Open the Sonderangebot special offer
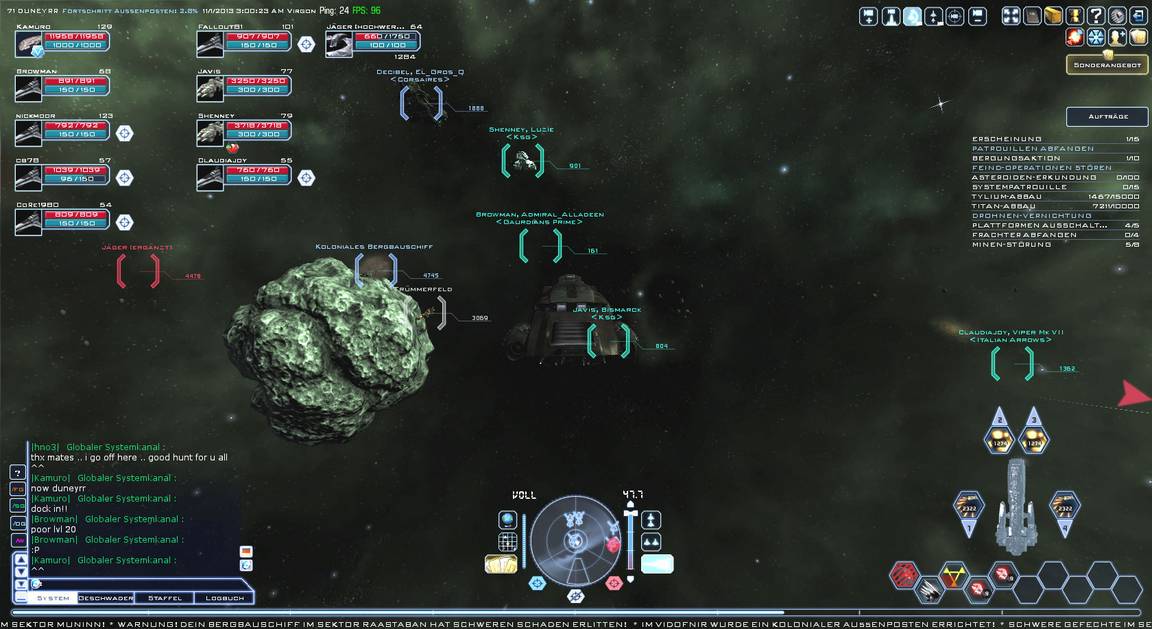Screen dimensions: 1152x629 click(1106, 65)
